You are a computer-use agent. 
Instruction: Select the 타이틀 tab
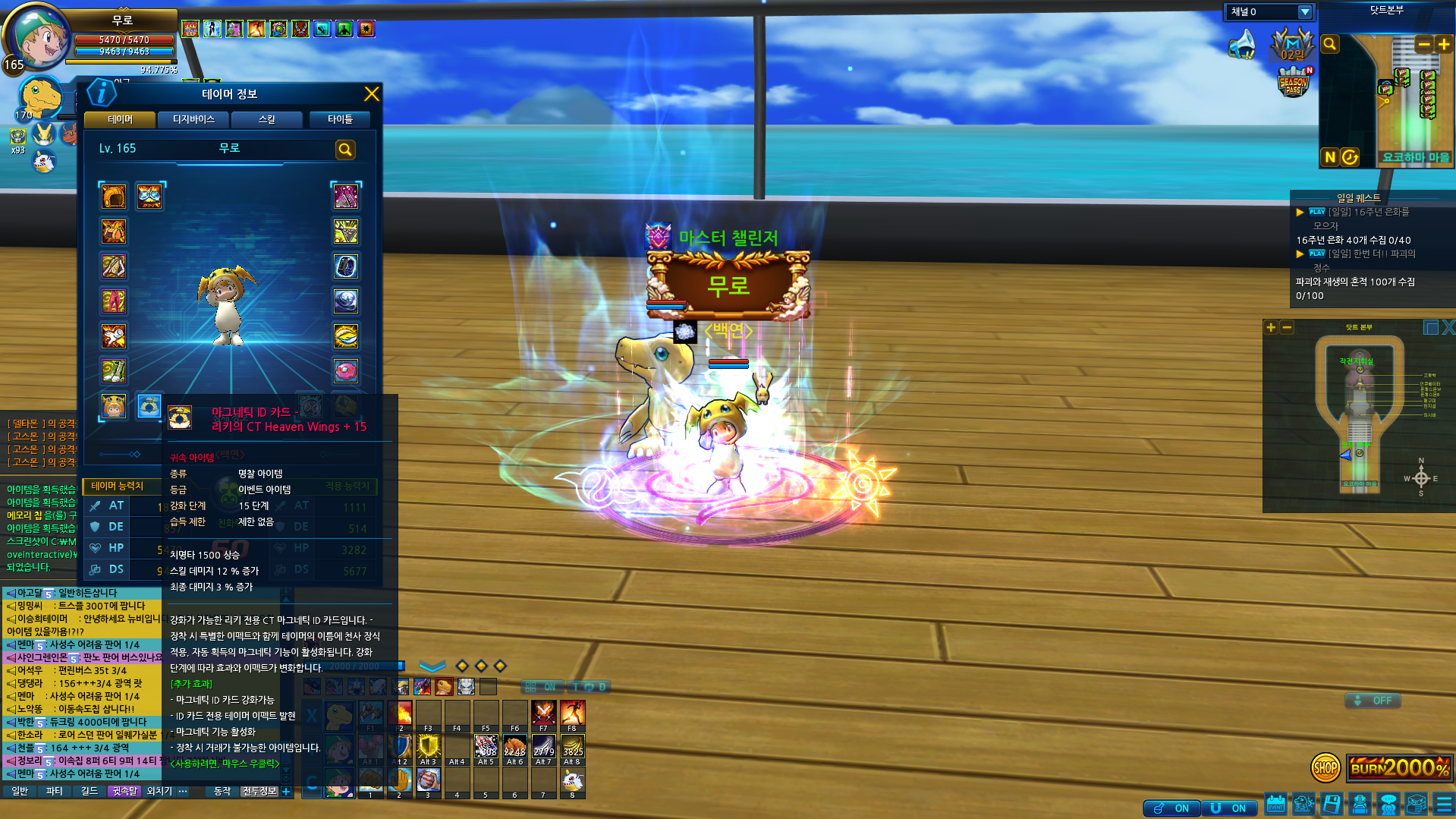click(340, 119)
